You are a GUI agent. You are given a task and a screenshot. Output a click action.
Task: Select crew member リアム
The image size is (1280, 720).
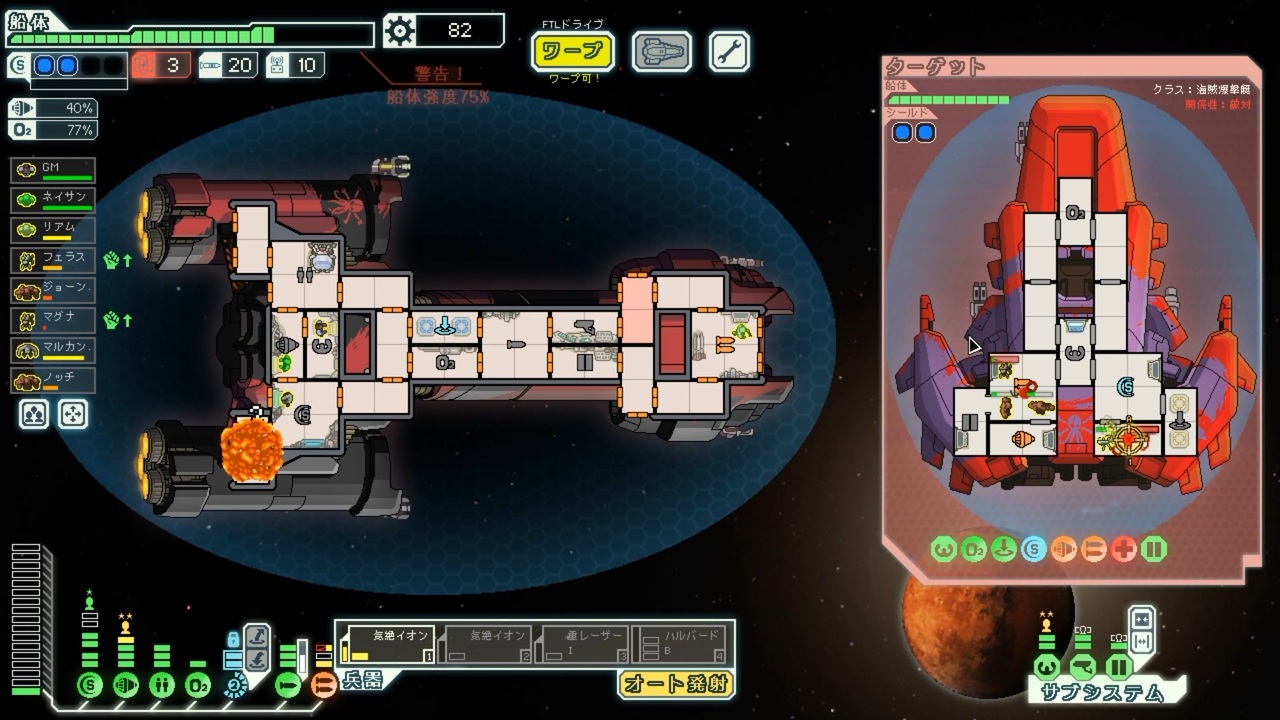53,231
